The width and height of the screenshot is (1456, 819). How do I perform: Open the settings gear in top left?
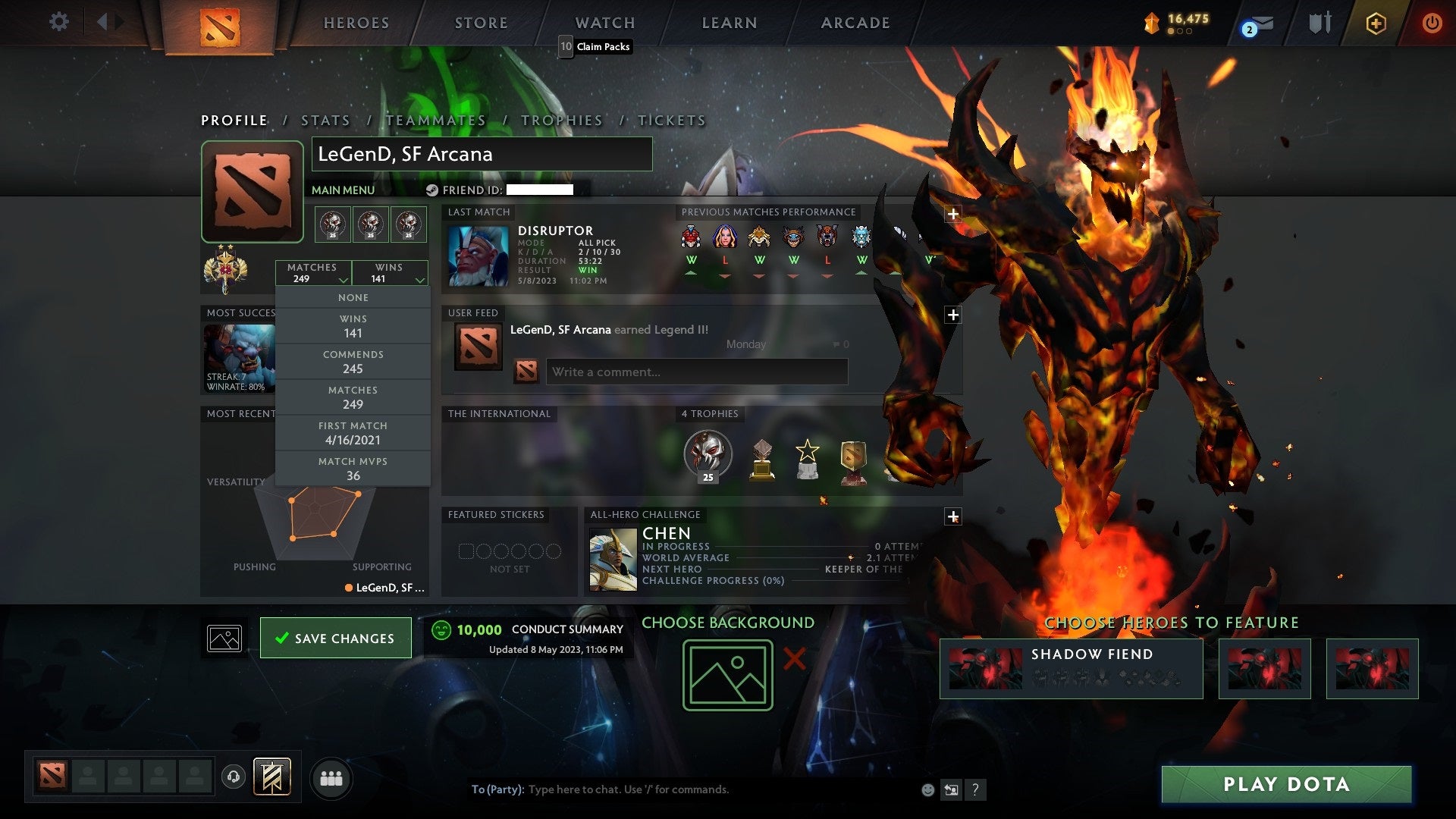click(59, 22)
